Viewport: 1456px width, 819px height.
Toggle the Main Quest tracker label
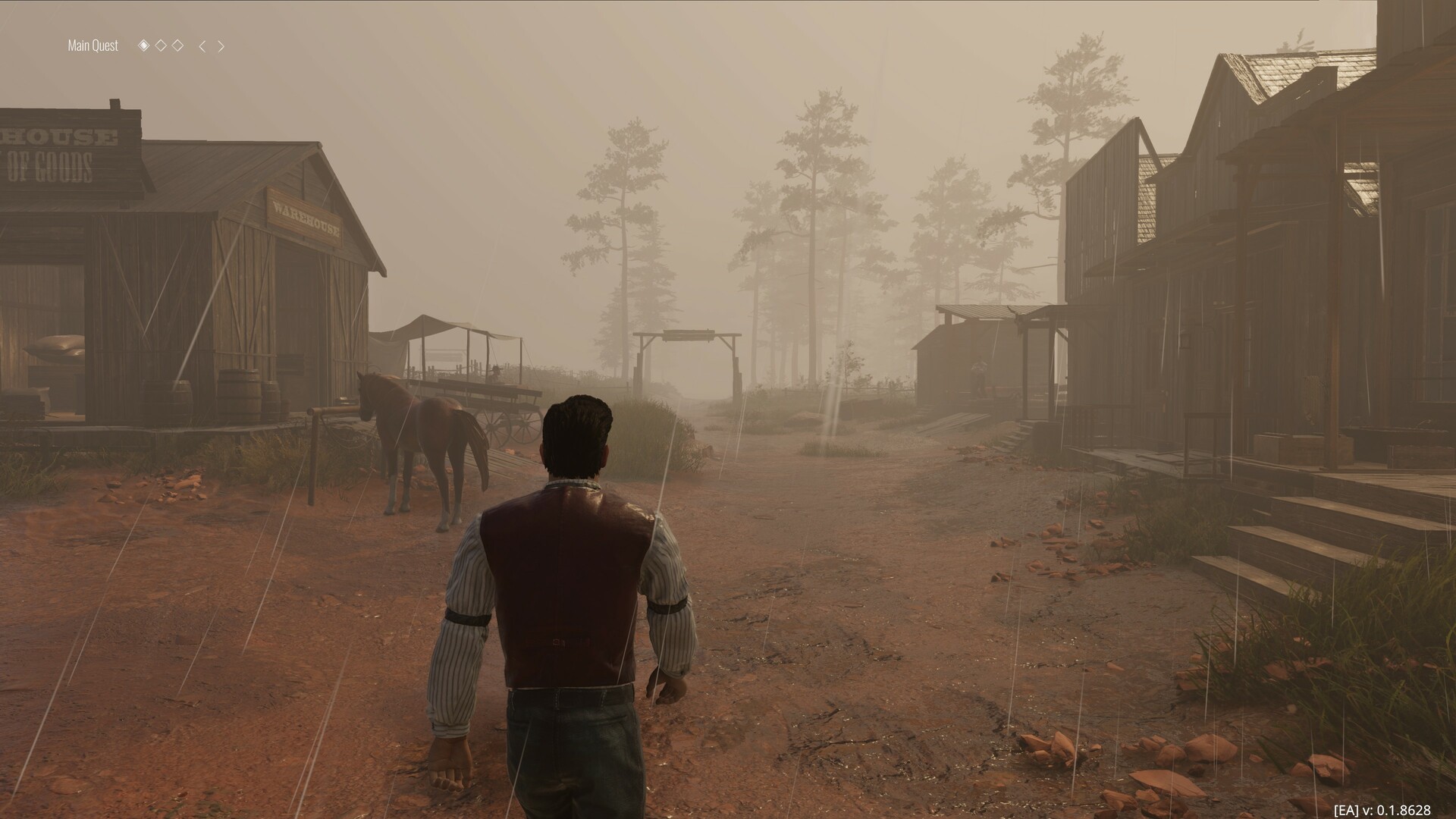tap(92, 45)
